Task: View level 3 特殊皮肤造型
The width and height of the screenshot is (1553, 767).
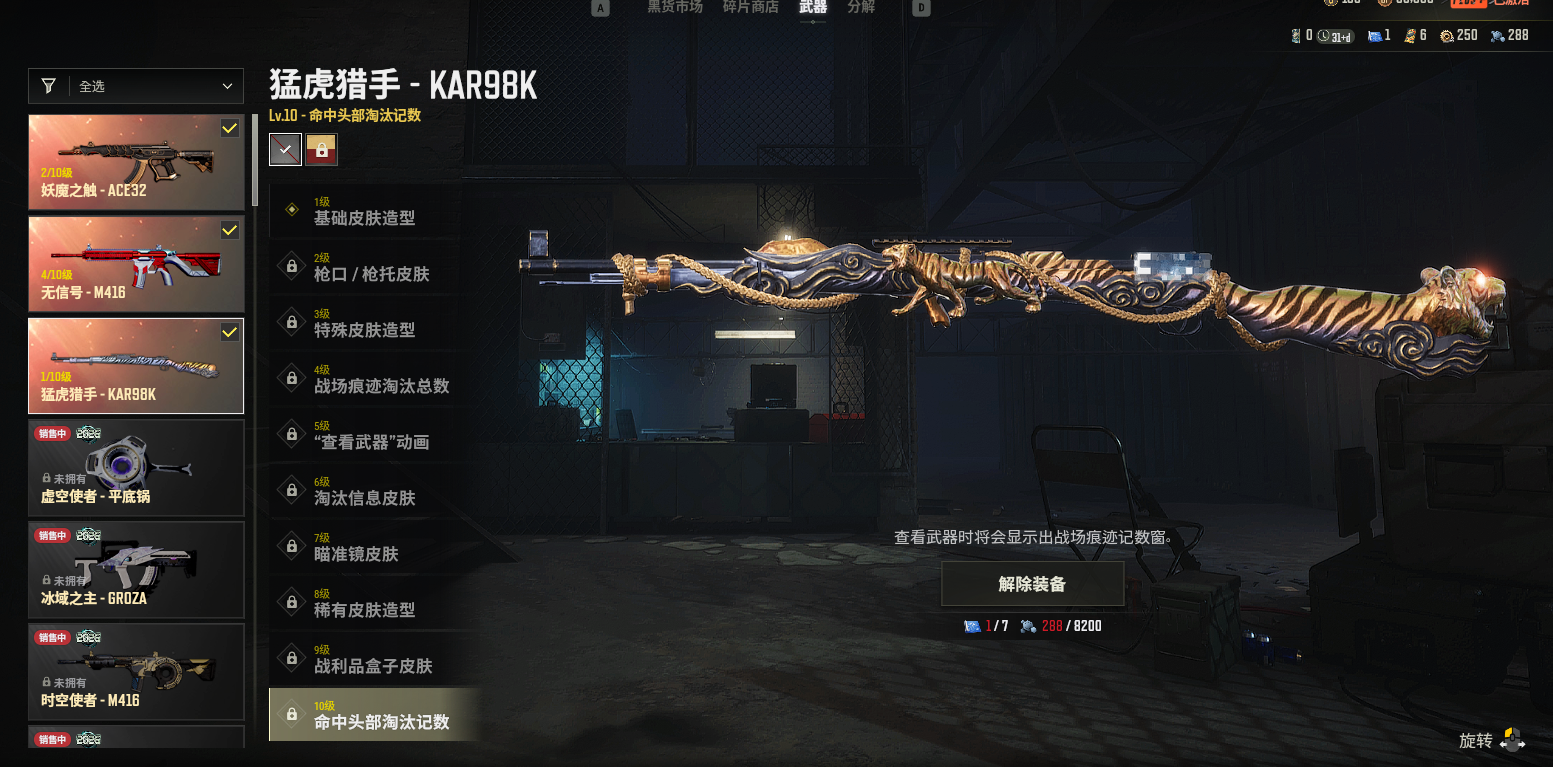Action: click(x=364, y=323)
